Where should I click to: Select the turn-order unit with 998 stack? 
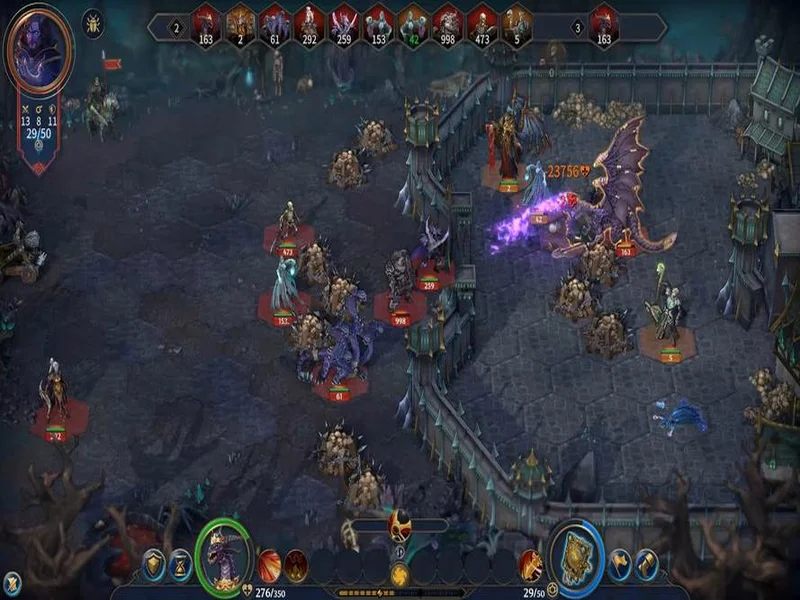tap(447, 24)
